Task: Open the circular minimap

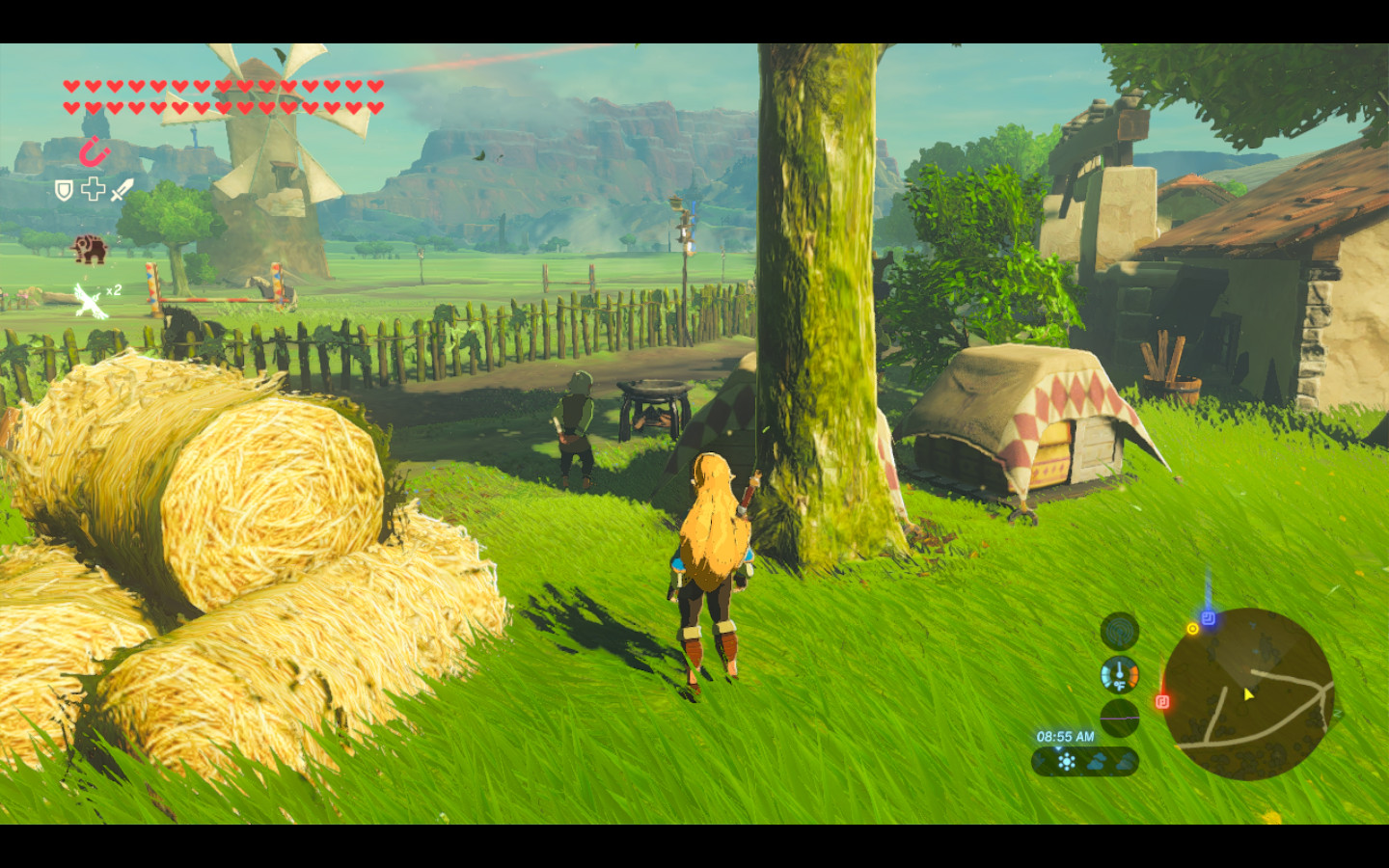Action: [1248, 693]
